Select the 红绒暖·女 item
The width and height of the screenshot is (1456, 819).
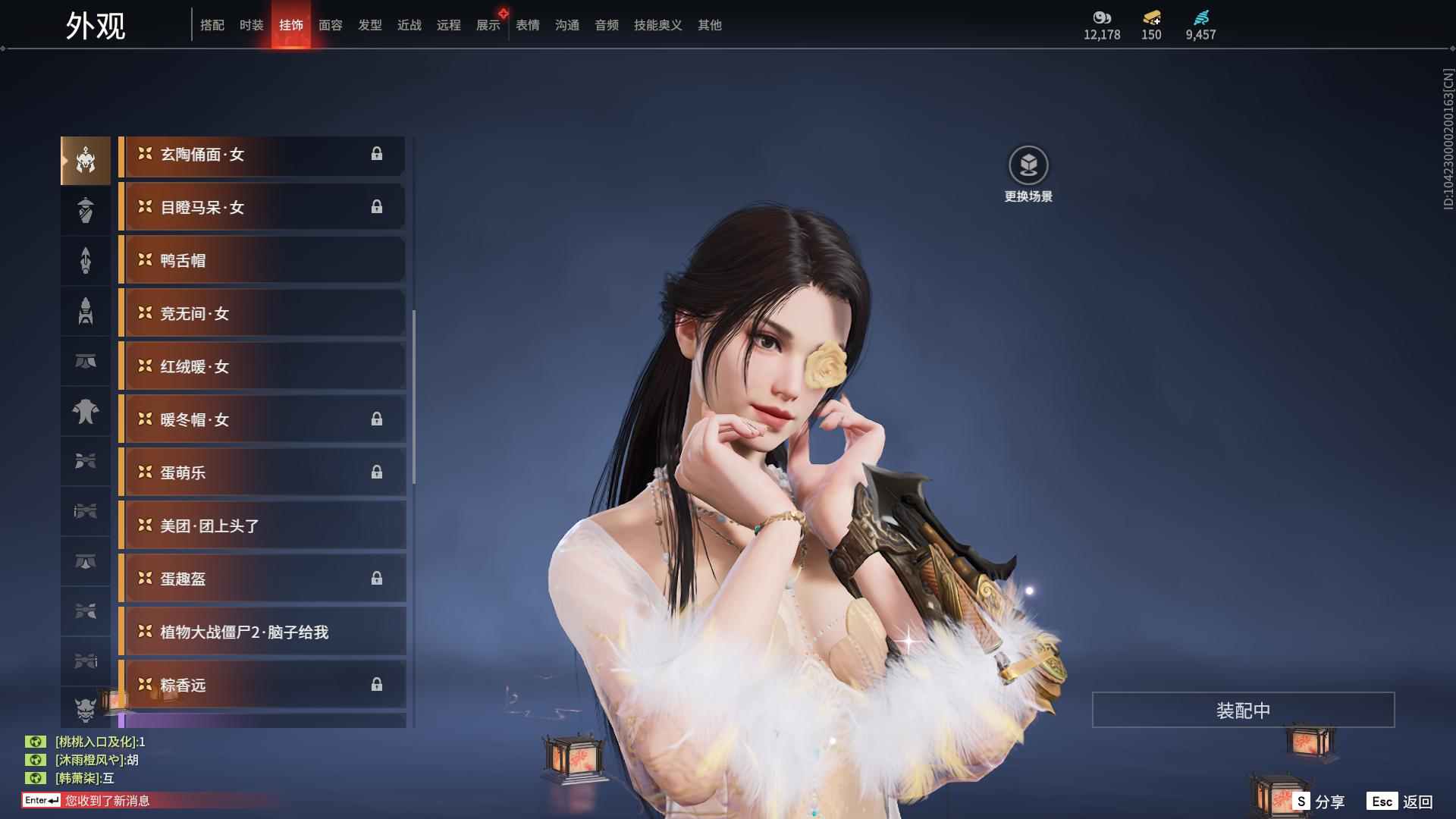point(262,366)
